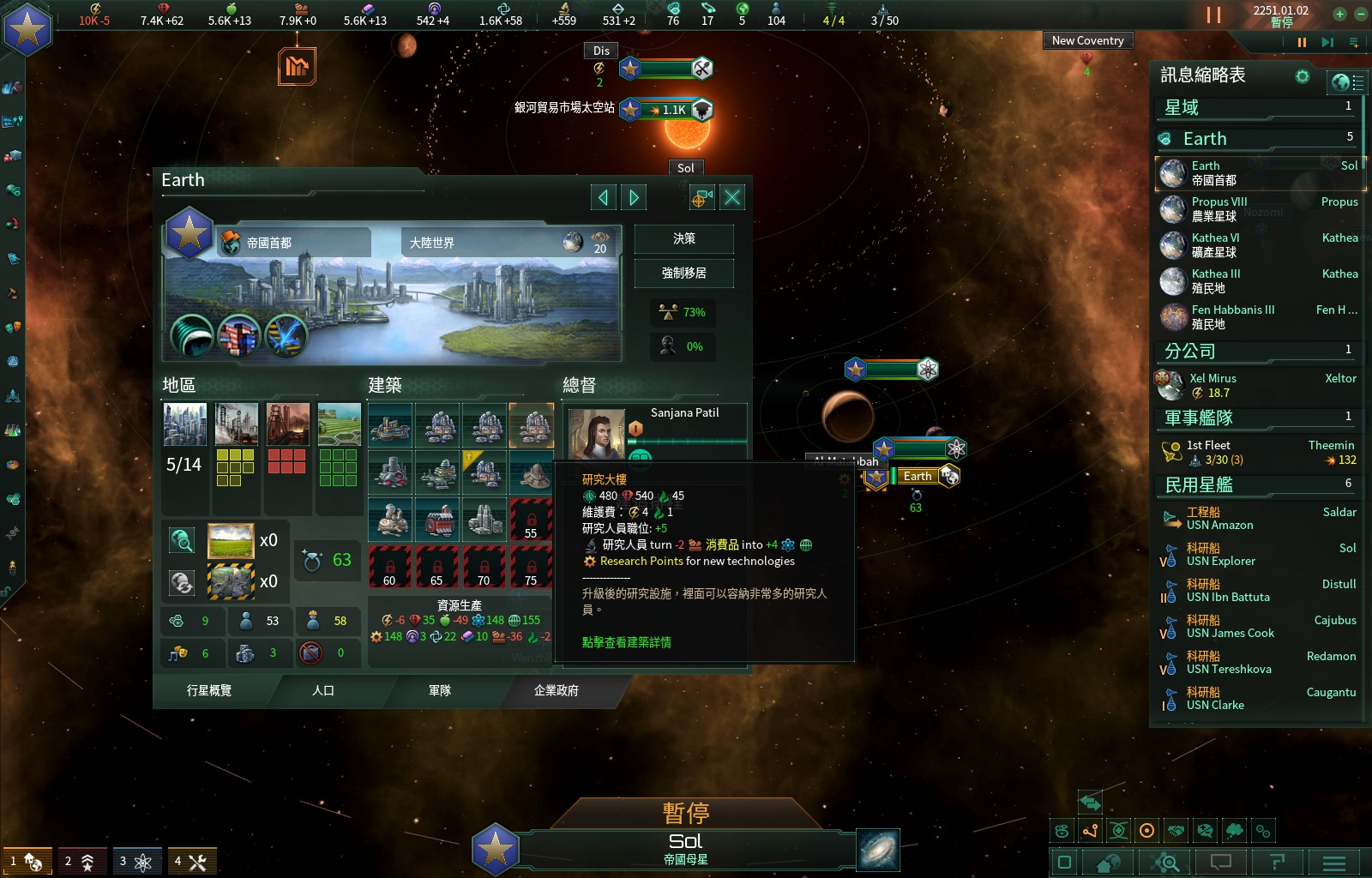Switch to the 人口 population tab
The height and width of the screenshot is (878, 1372).
(323, 690)
